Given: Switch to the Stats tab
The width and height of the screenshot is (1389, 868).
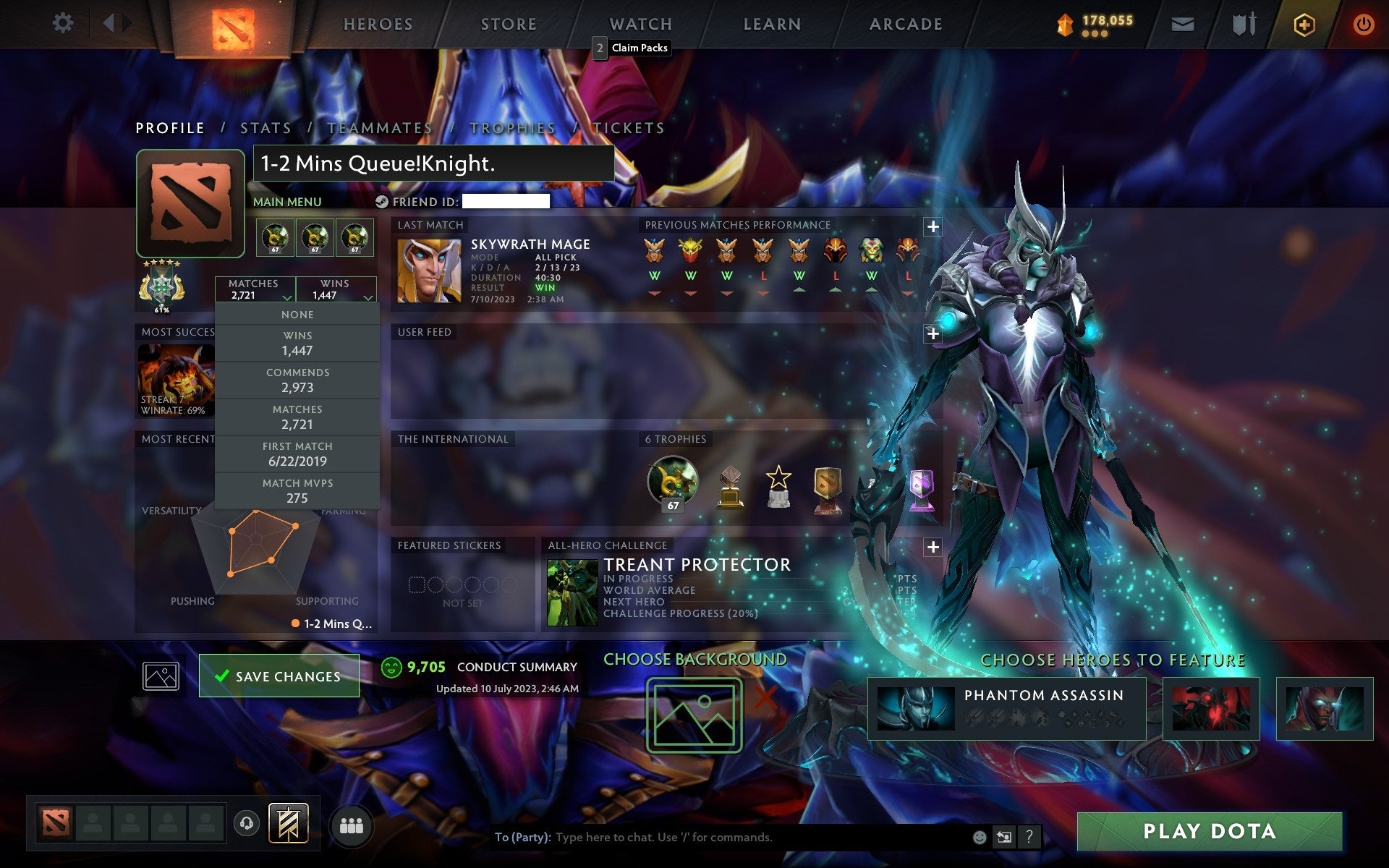Looking at the screenshot, I should click(266, 127).
